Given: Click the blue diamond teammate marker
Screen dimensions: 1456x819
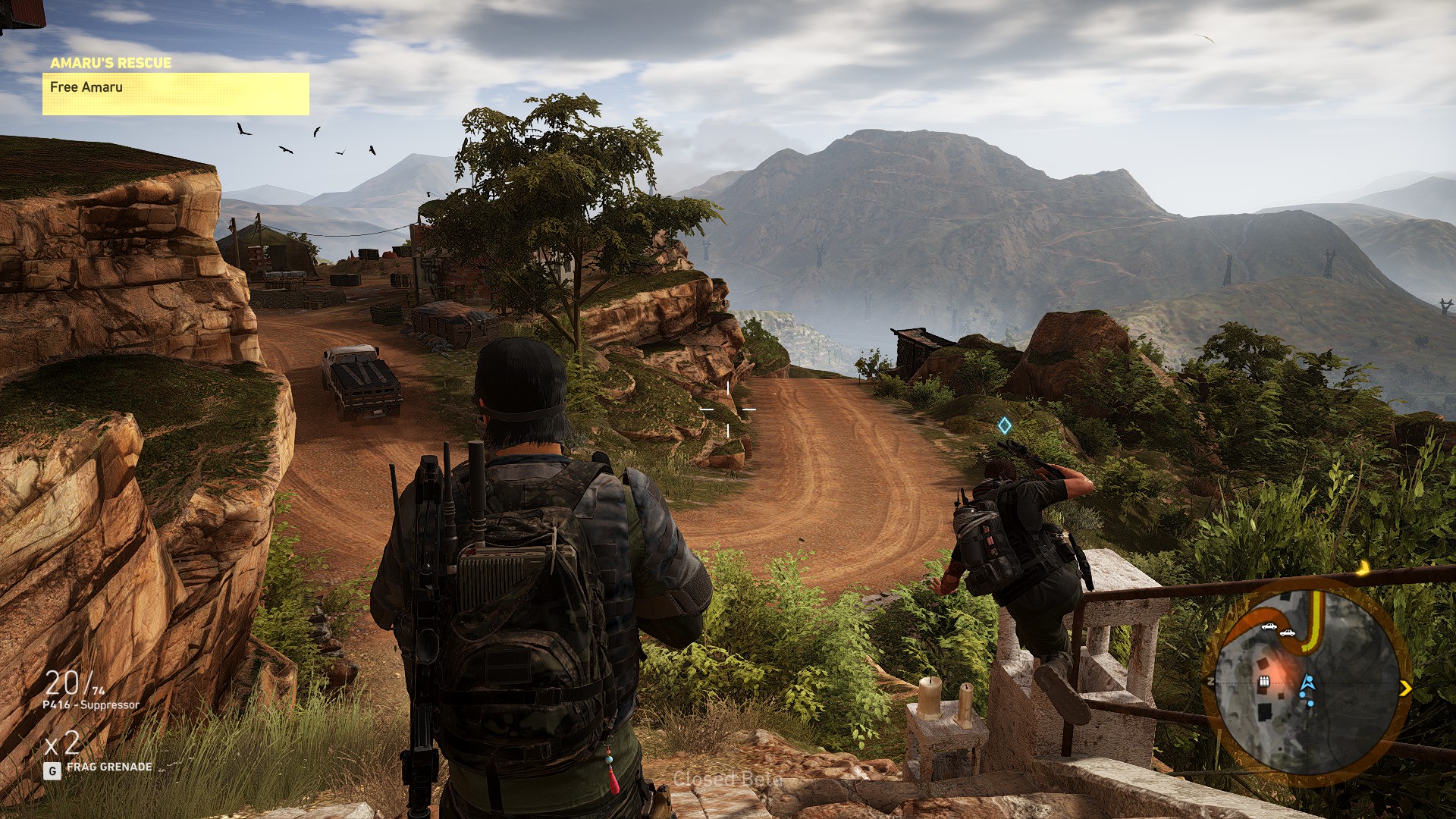Looking at the screenshot, I should click(x=1004, y=425).
